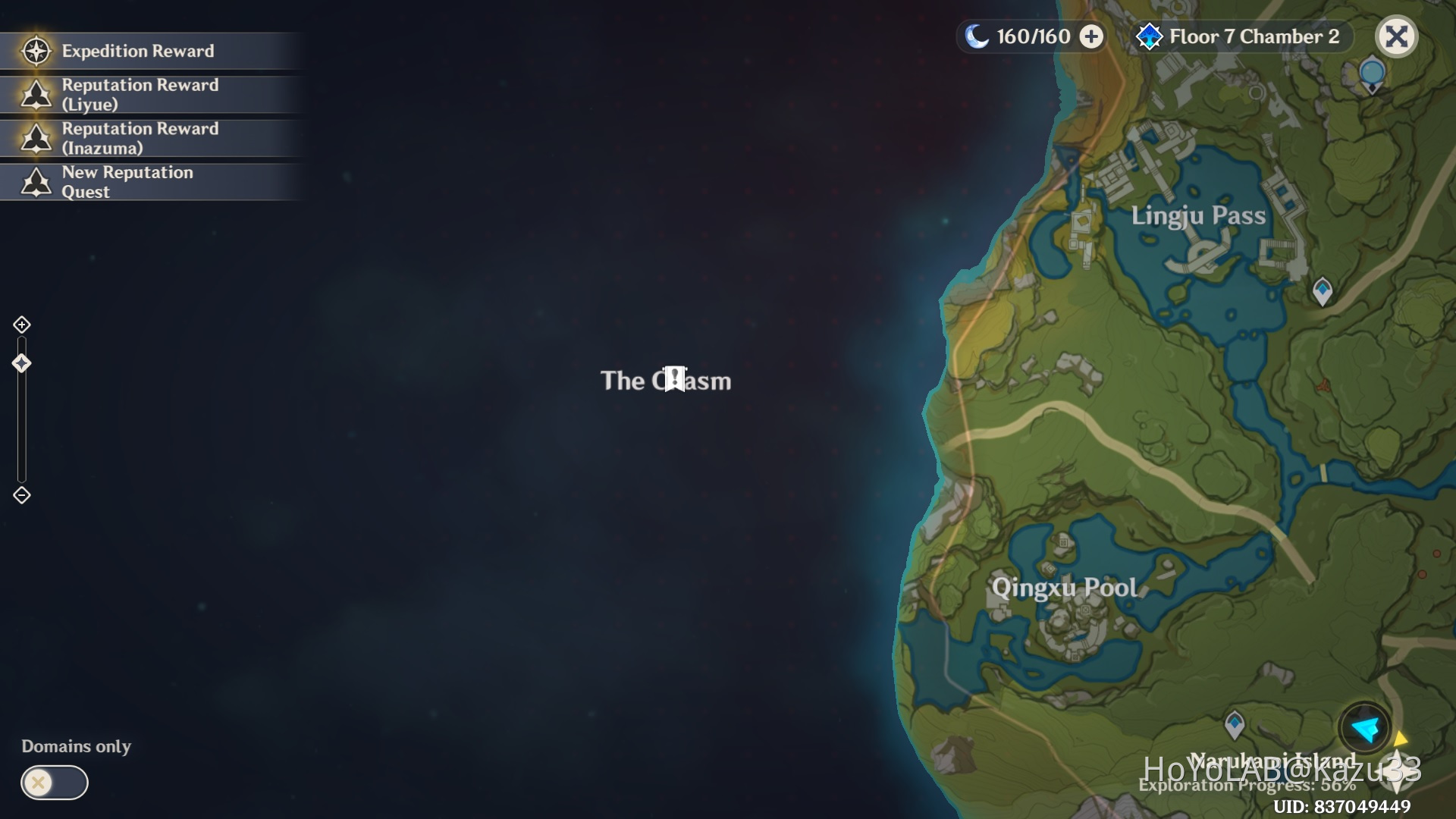Close the map view with the X
The image size is (1456, 819).
1397,36
